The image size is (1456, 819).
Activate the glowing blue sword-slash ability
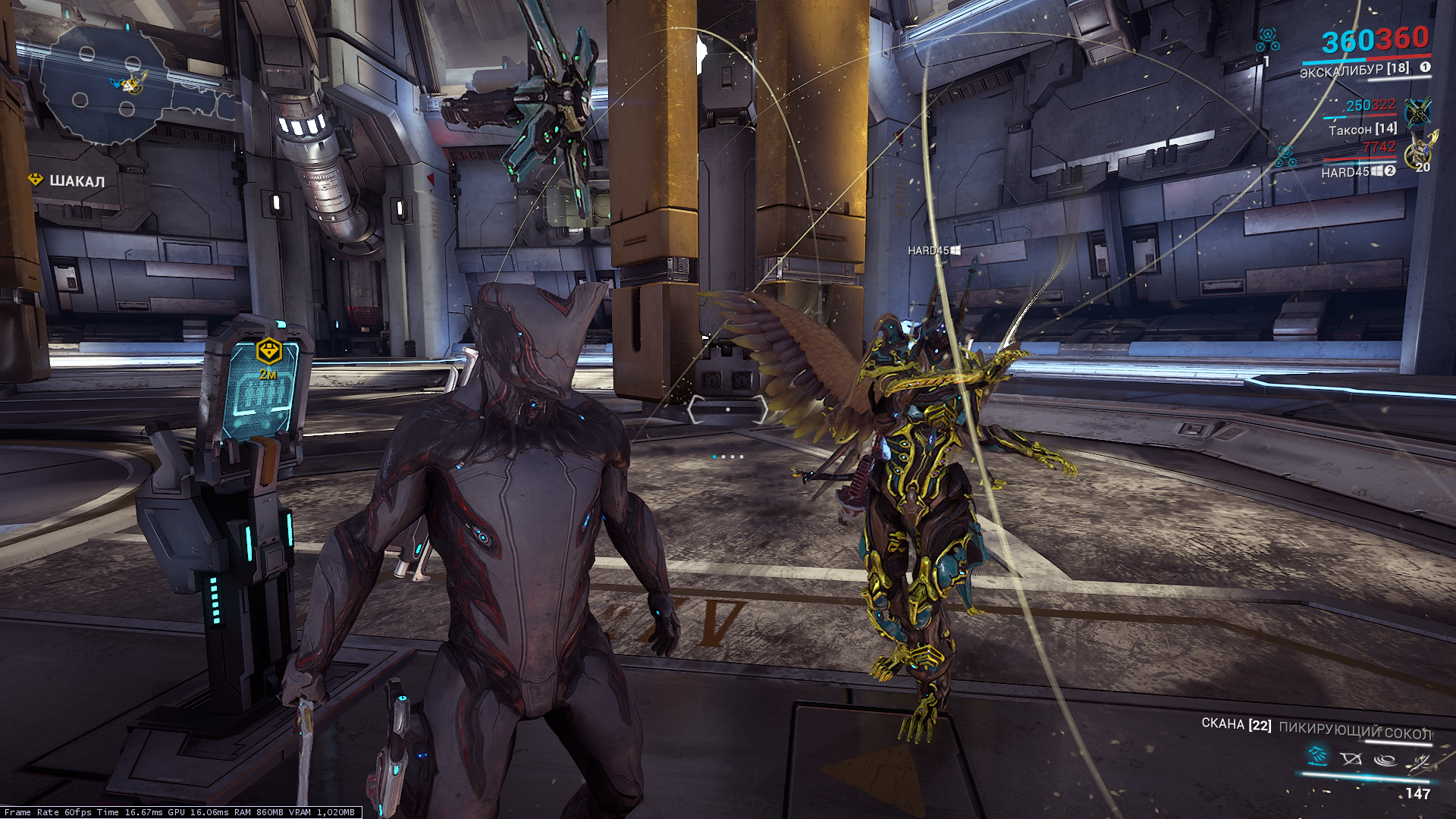point(1317,755)
